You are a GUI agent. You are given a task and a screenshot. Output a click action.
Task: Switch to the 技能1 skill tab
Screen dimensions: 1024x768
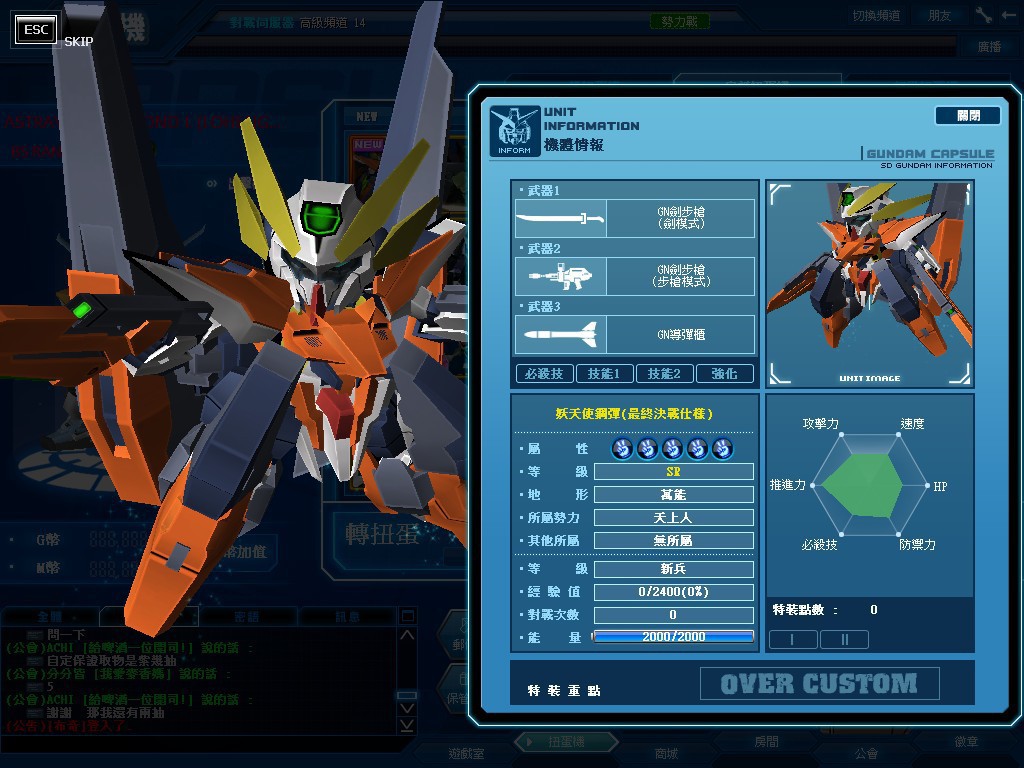(604, 373)
